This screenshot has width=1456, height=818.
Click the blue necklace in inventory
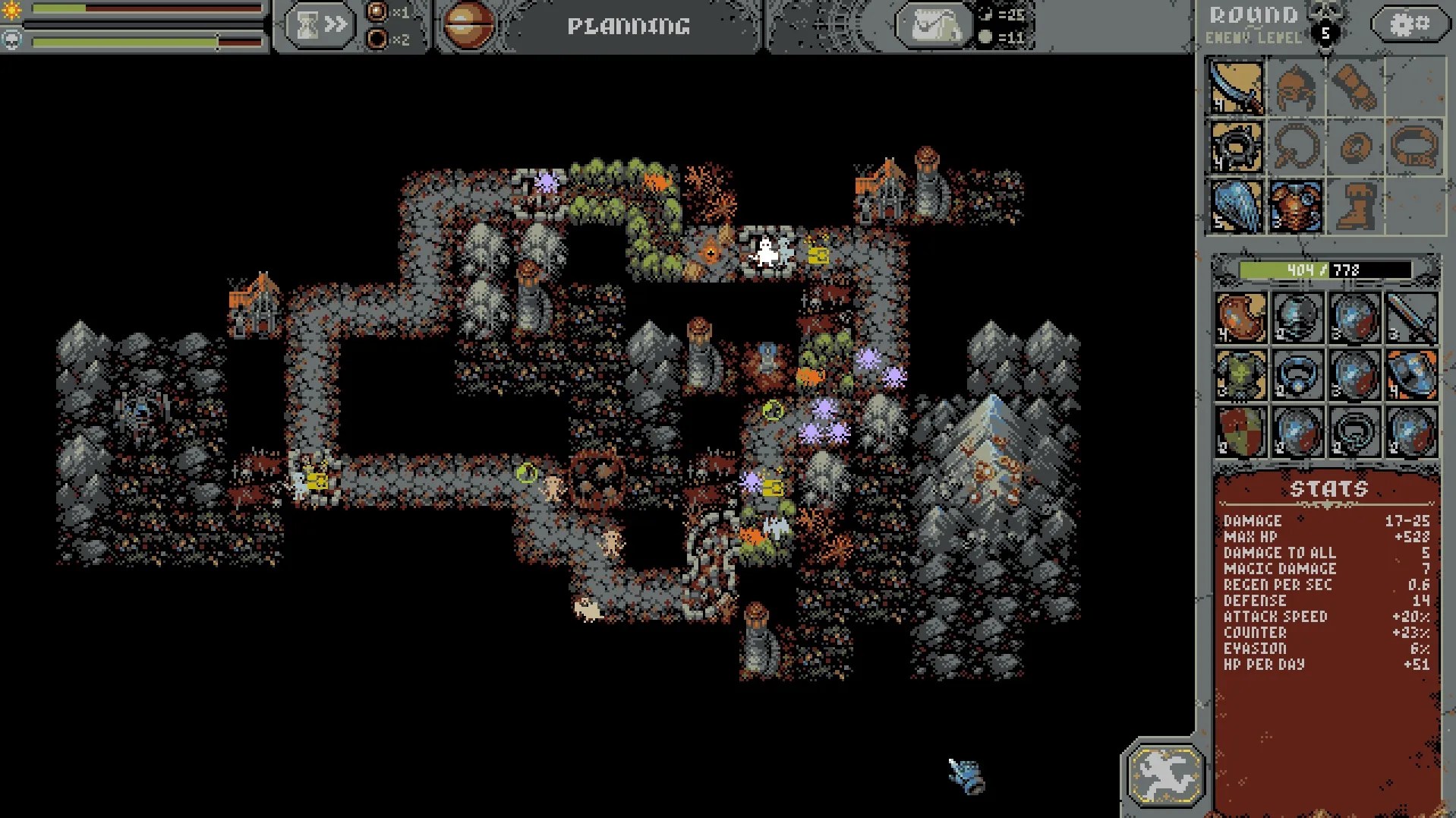[x=1297, y=374]
